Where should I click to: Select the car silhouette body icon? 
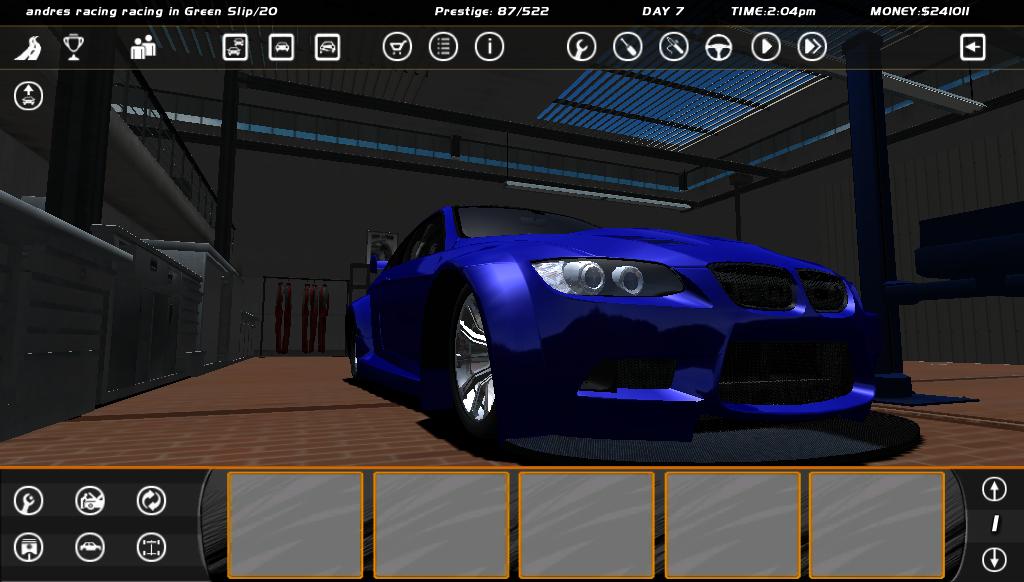coord(90,547)
